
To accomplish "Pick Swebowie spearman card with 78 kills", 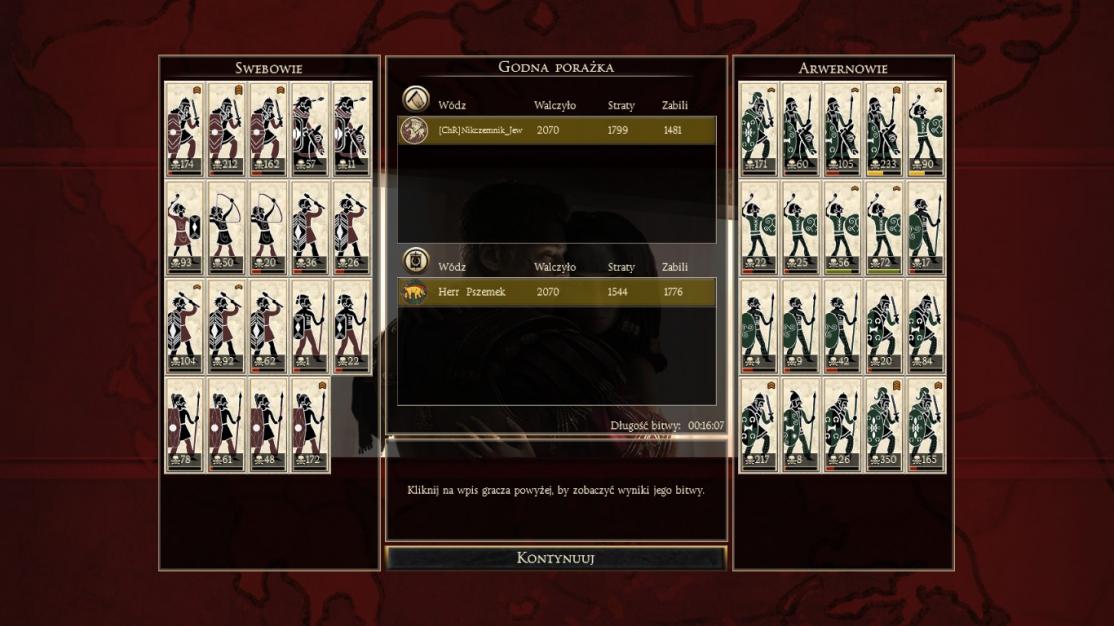I will click(185, 425).
